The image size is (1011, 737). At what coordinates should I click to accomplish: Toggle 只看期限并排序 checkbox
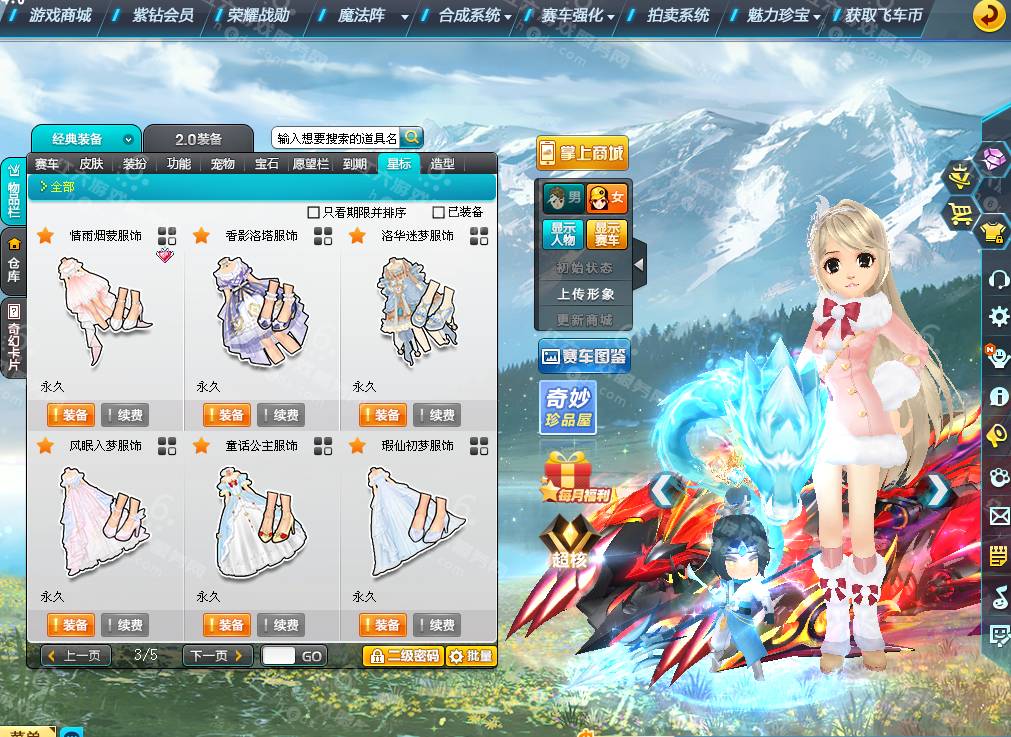(314, 213)
